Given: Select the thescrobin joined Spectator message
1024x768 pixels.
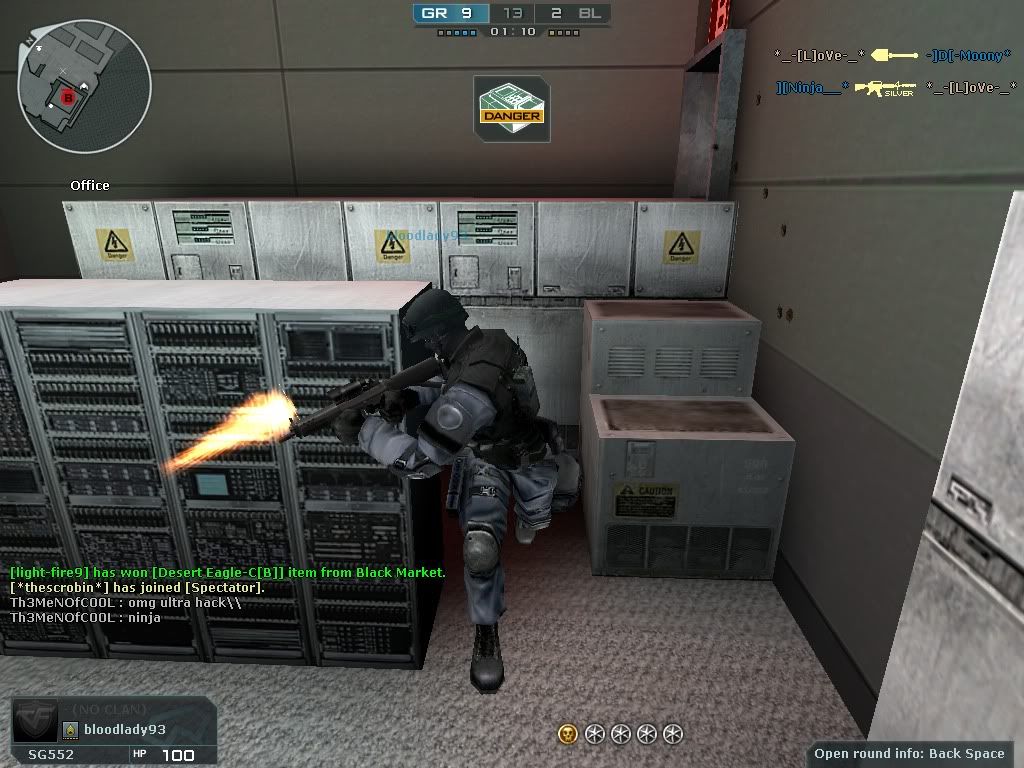Looking at the screenshot, I should [137, 588].
